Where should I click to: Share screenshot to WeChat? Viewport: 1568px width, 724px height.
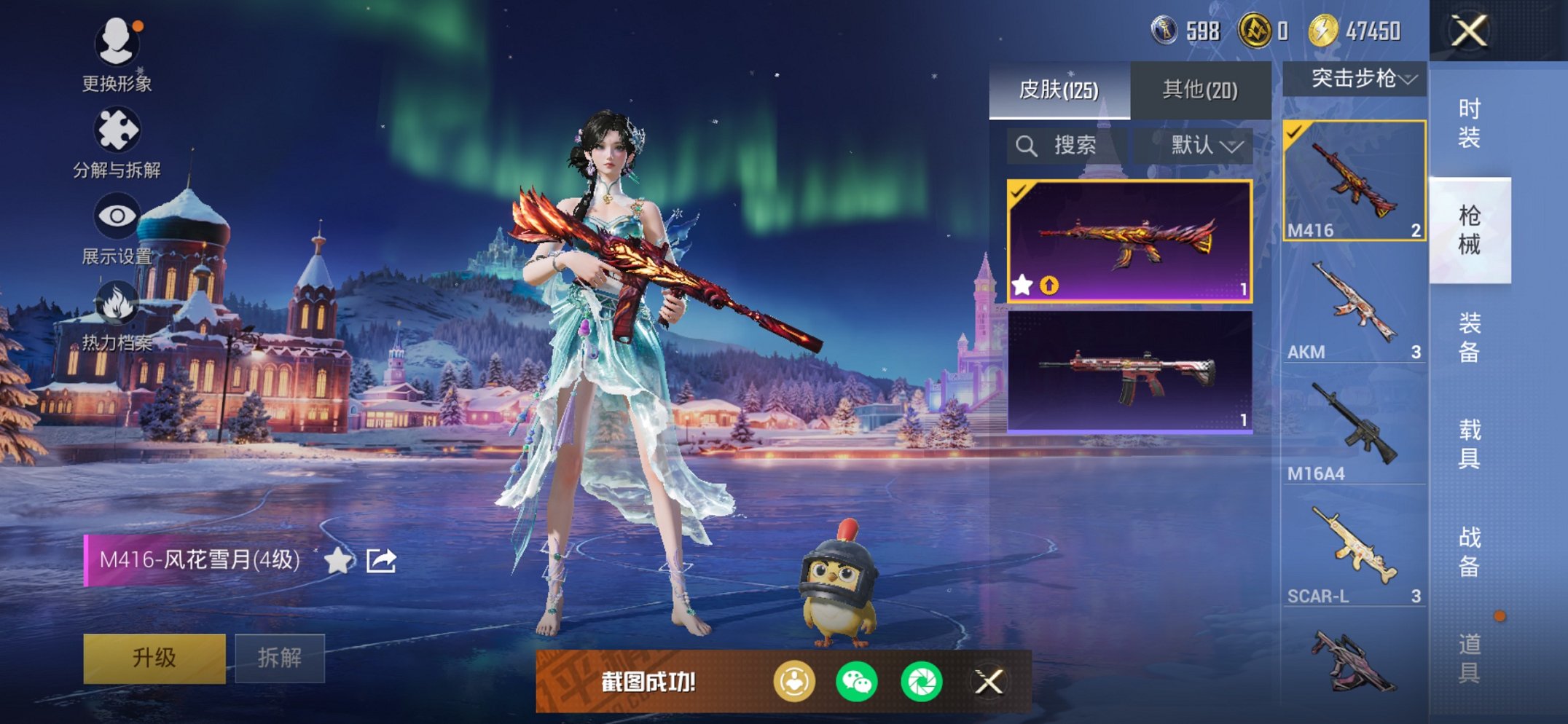pos(857,682)
